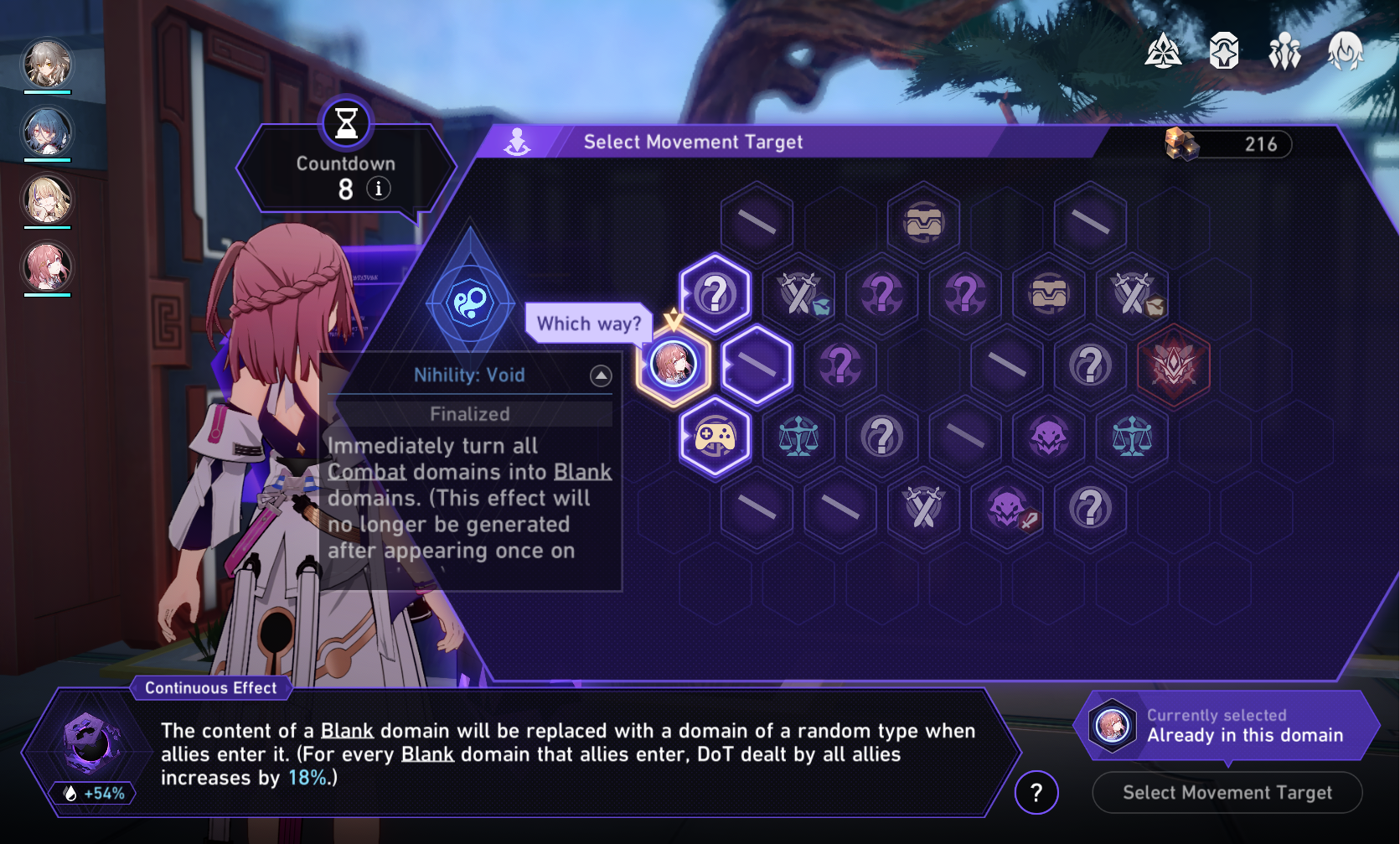Screen dimensions: 1400x844
Task: Select the game controller domain tile
Action: [715, 437]
